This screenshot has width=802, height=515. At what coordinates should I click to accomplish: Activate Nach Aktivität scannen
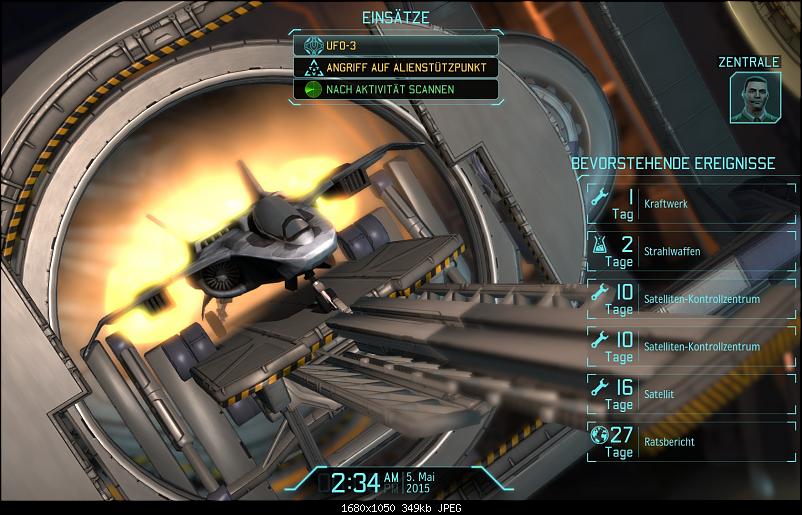tap(395, 89)
